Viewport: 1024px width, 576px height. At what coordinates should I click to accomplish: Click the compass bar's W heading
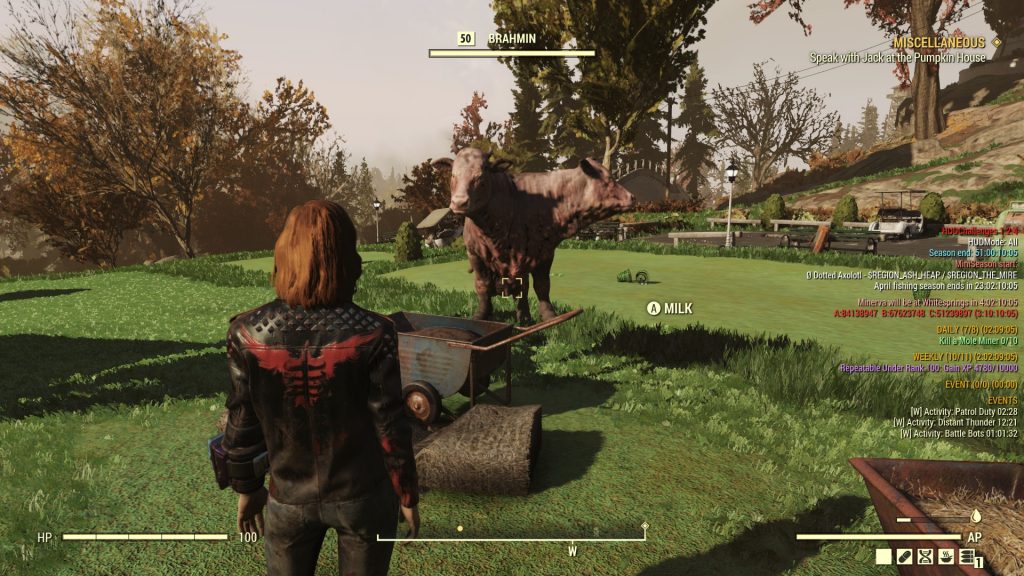click(x=573, y=551)
